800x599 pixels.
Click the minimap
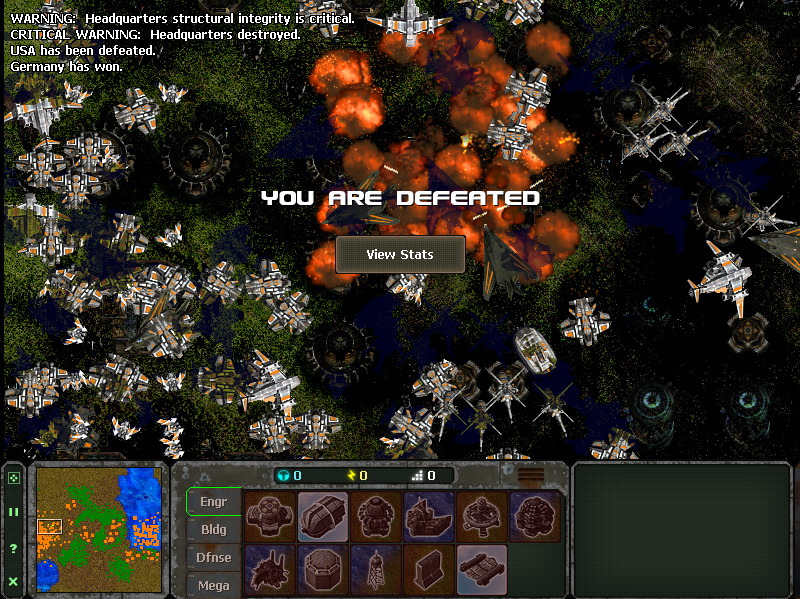(x=101, y=529)
